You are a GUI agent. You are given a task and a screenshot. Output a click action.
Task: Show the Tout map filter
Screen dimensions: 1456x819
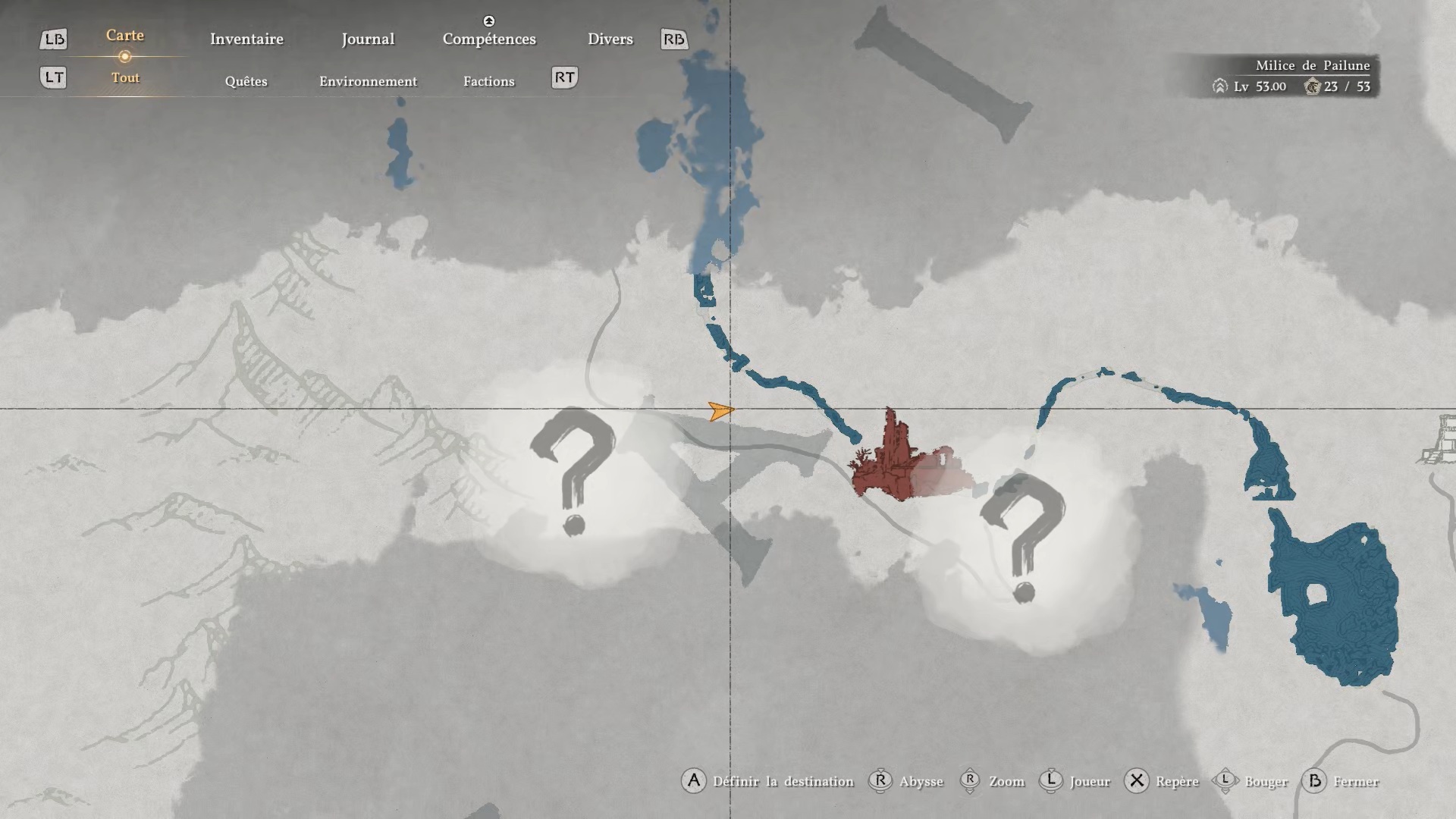coord(125,77)
